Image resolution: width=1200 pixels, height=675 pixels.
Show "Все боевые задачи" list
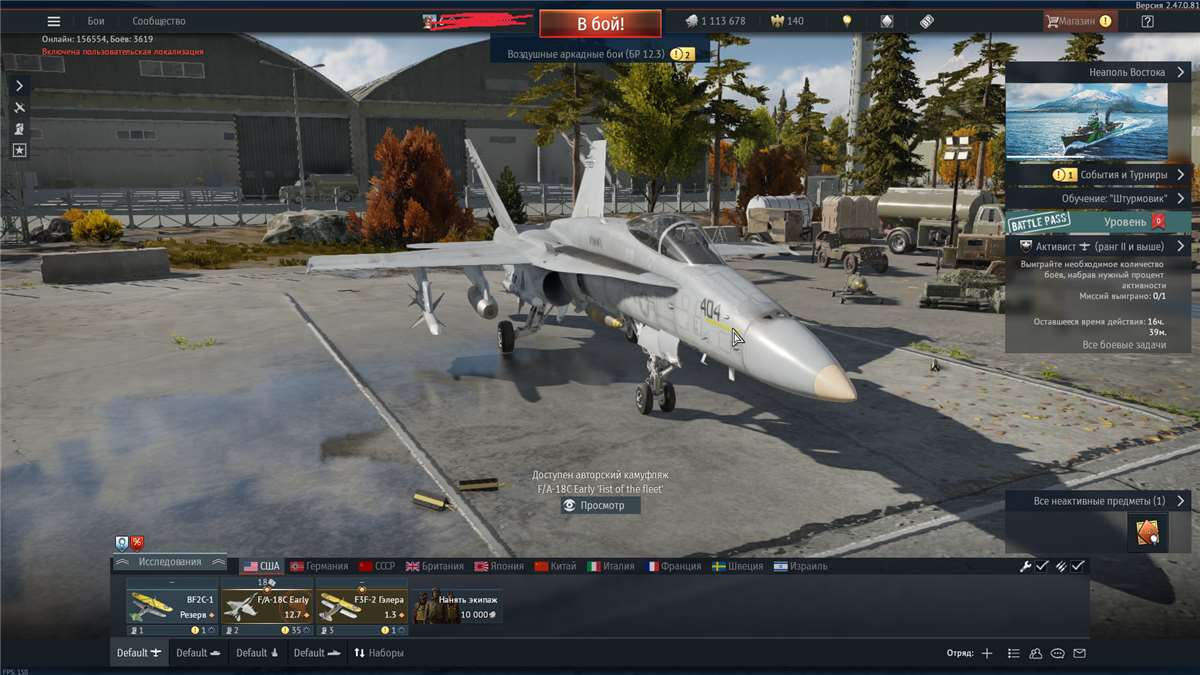tap(1124, 345)
